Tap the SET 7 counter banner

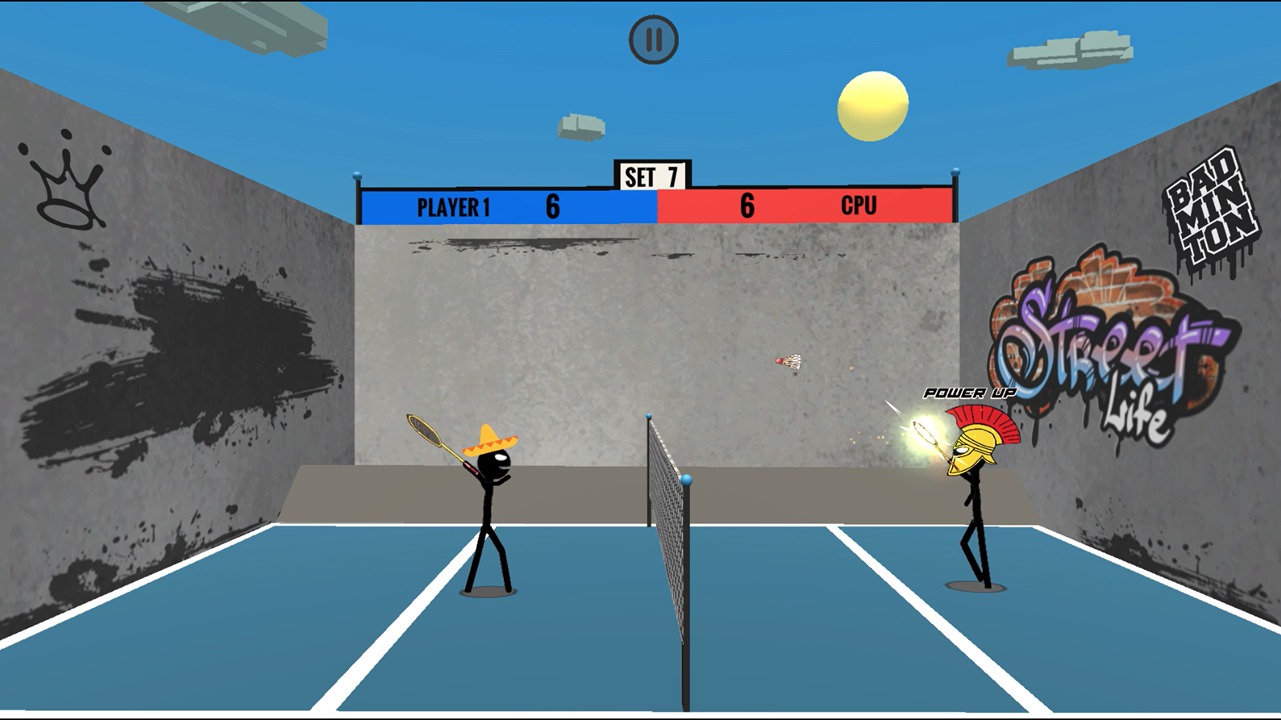[650, 175]
